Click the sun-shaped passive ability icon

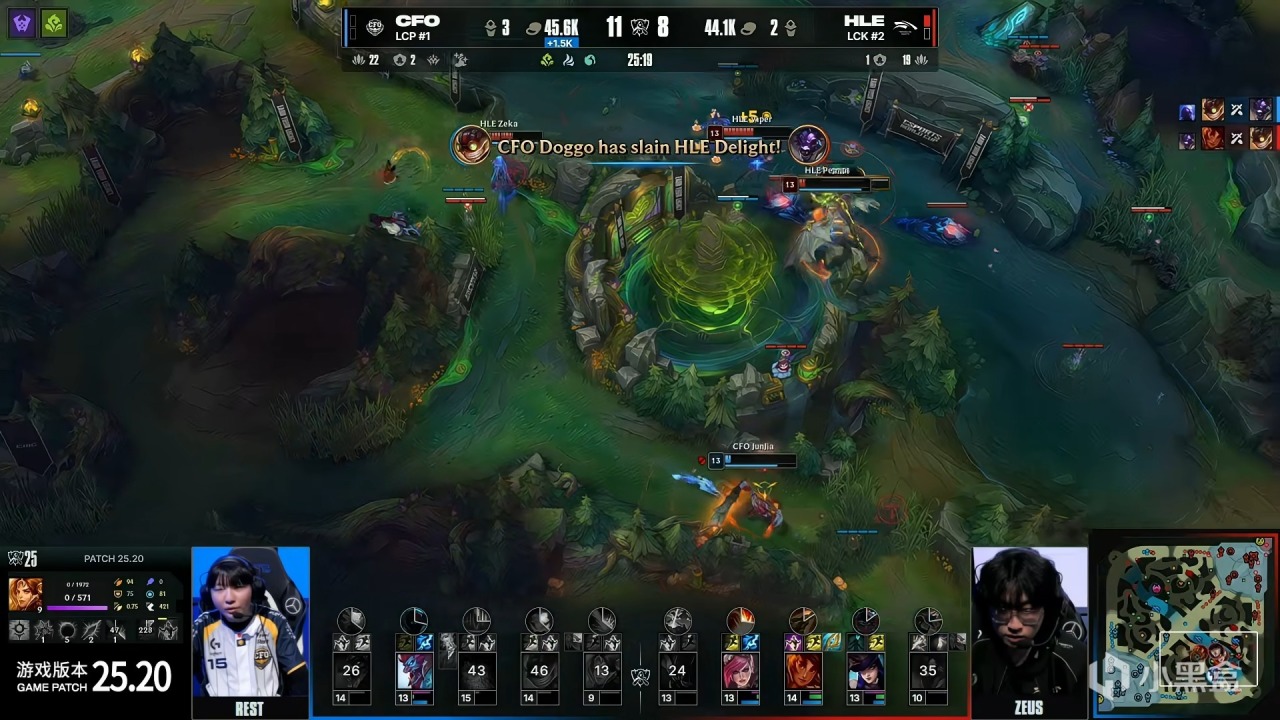click(19, 630)
